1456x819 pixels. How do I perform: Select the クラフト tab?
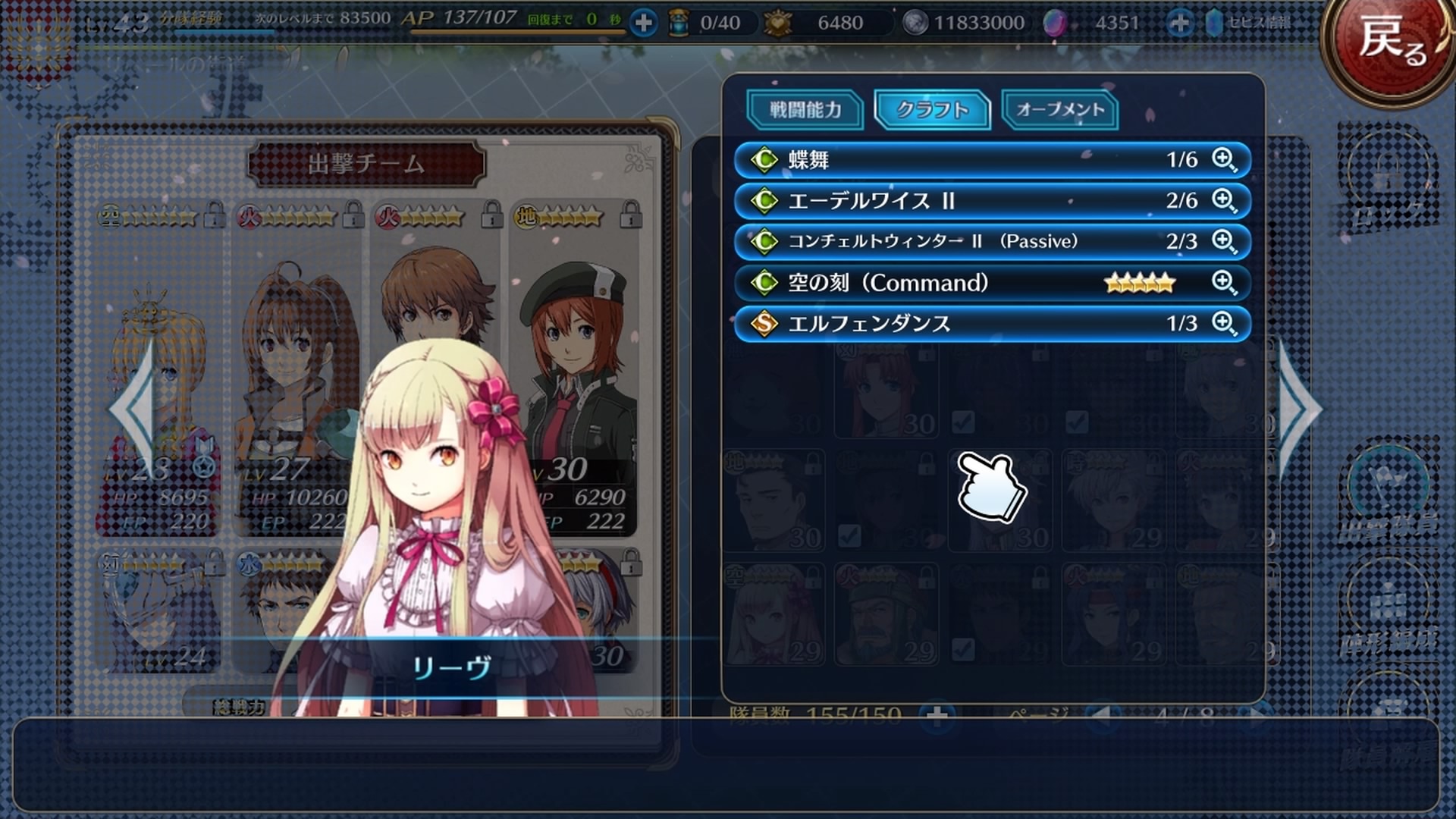932,110
